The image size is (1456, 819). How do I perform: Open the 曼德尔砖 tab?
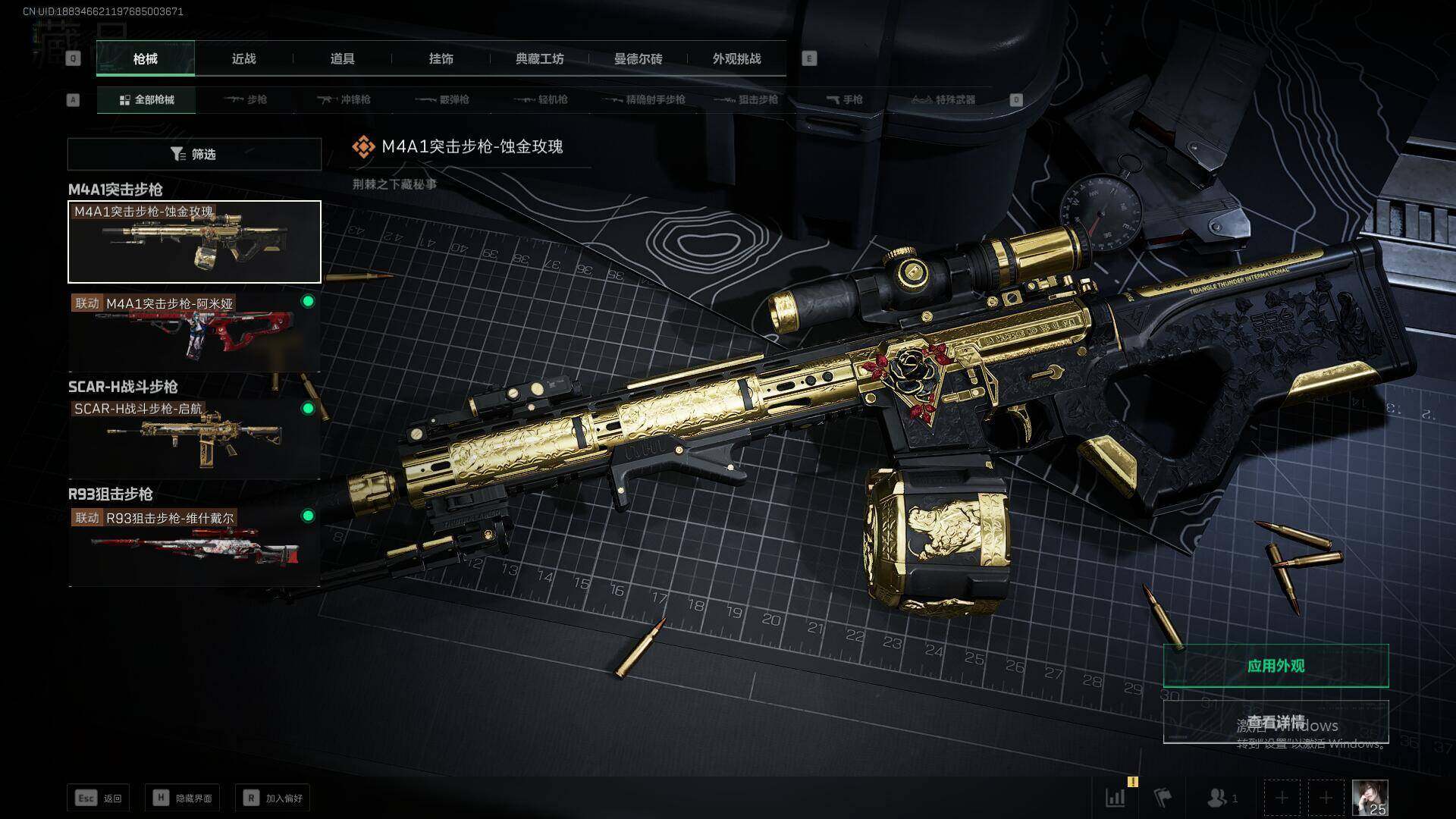(638, 59)
